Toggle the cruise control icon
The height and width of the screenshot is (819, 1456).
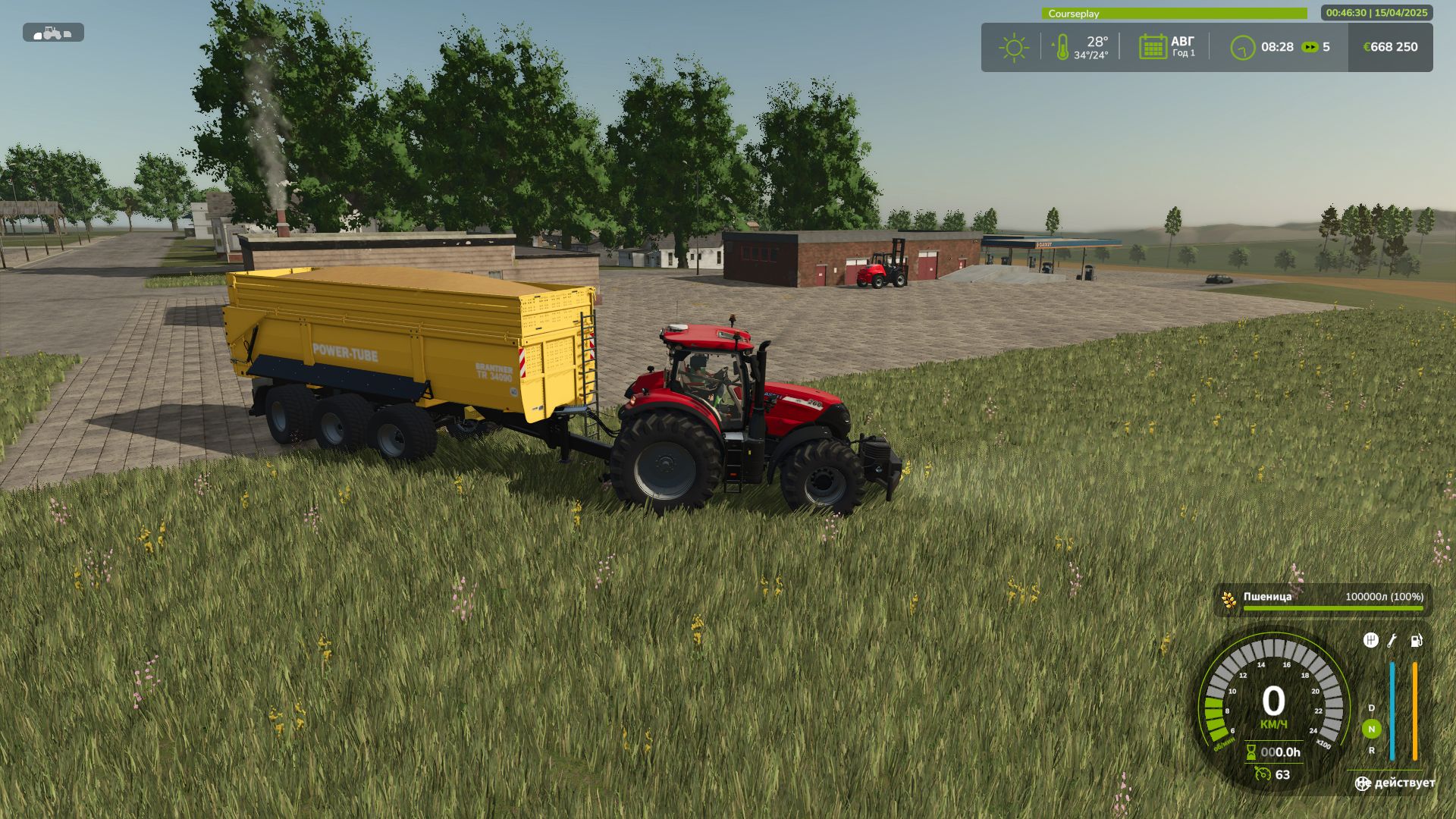pos(1262,774)
